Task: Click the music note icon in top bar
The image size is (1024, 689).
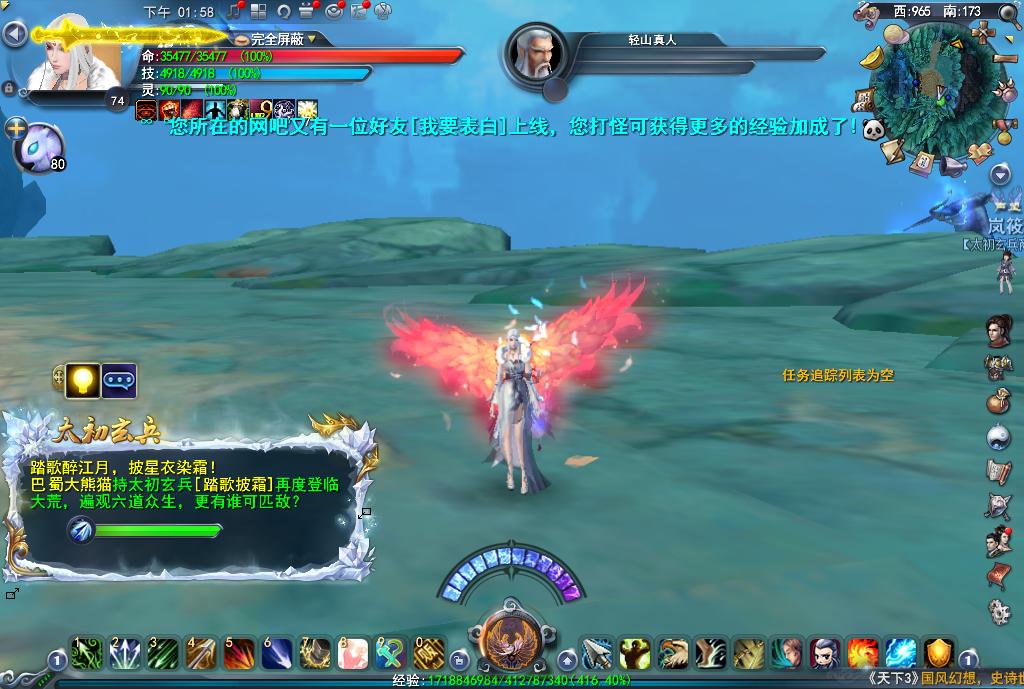Action: tap(236, 11)
